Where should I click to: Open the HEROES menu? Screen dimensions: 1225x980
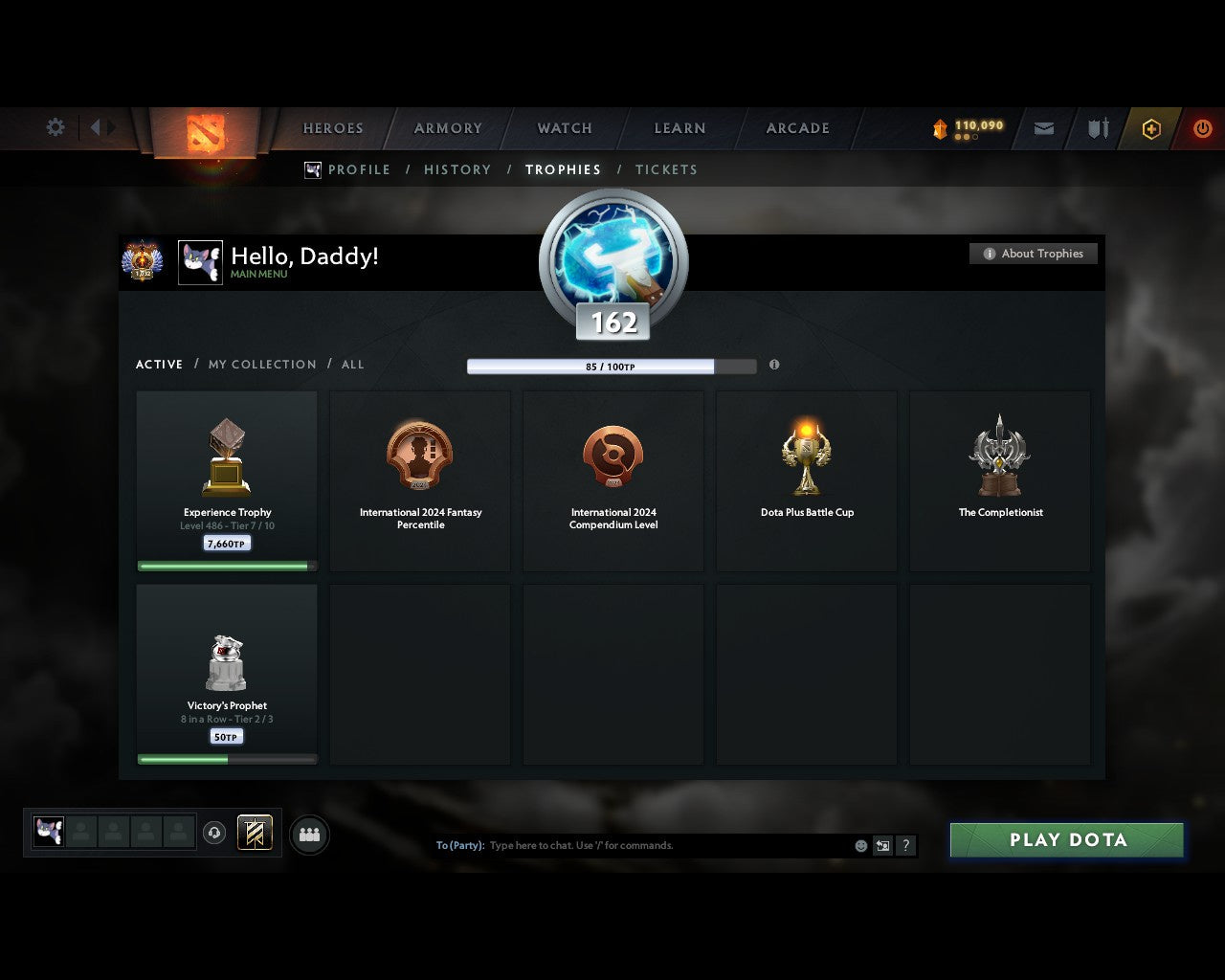pos(332,127)
